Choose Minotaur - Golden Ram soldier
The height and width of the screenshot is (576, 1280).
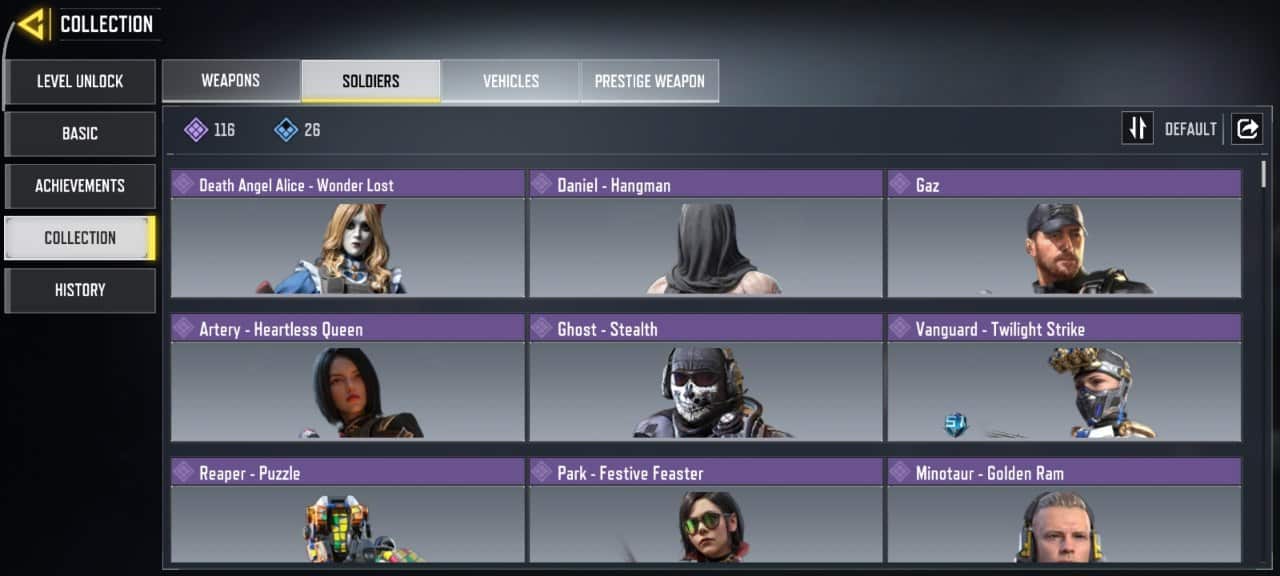tap(1064, 511)
